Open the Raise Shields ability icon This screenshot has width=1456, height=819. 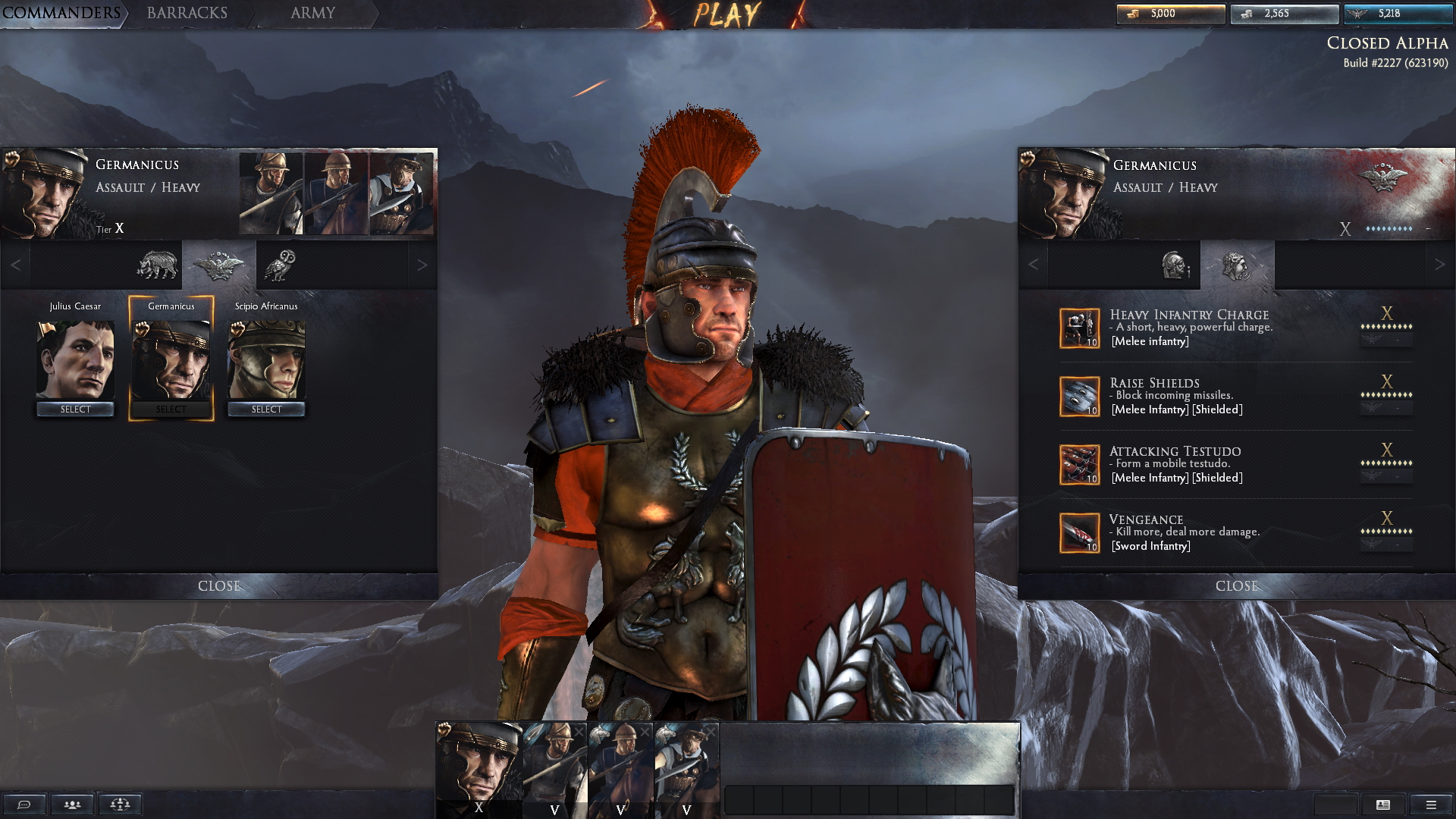coord(1080,395)
